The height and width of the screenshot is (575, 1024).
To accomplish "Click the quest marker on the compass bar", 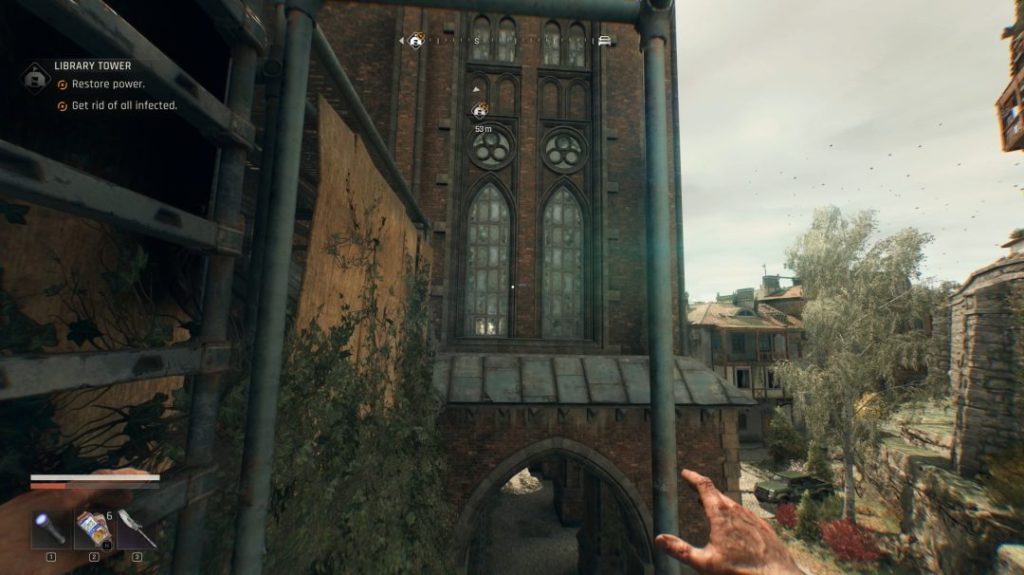I will tap(416, 41).
